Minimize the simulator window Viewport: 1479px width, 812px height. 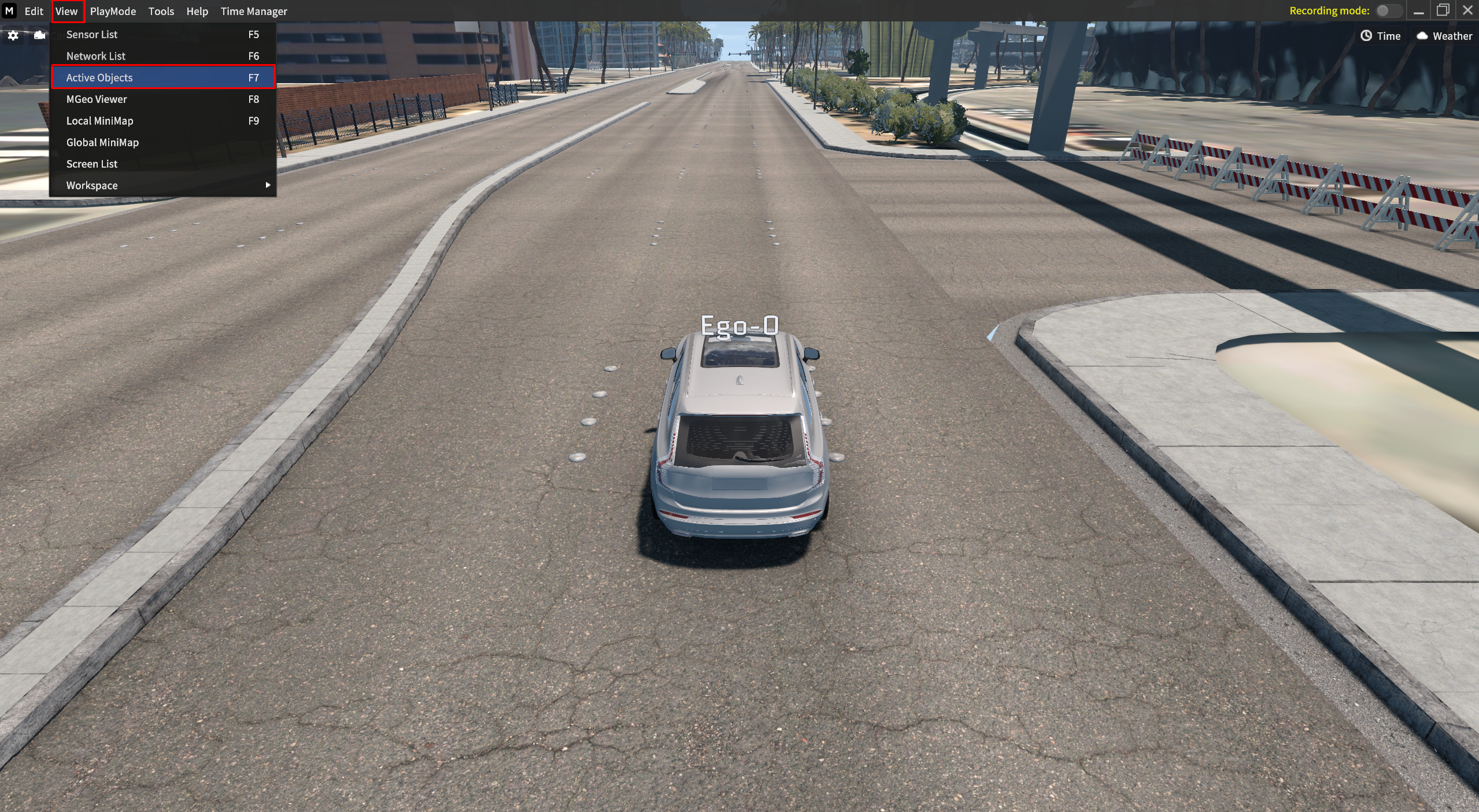(1419, 11)
